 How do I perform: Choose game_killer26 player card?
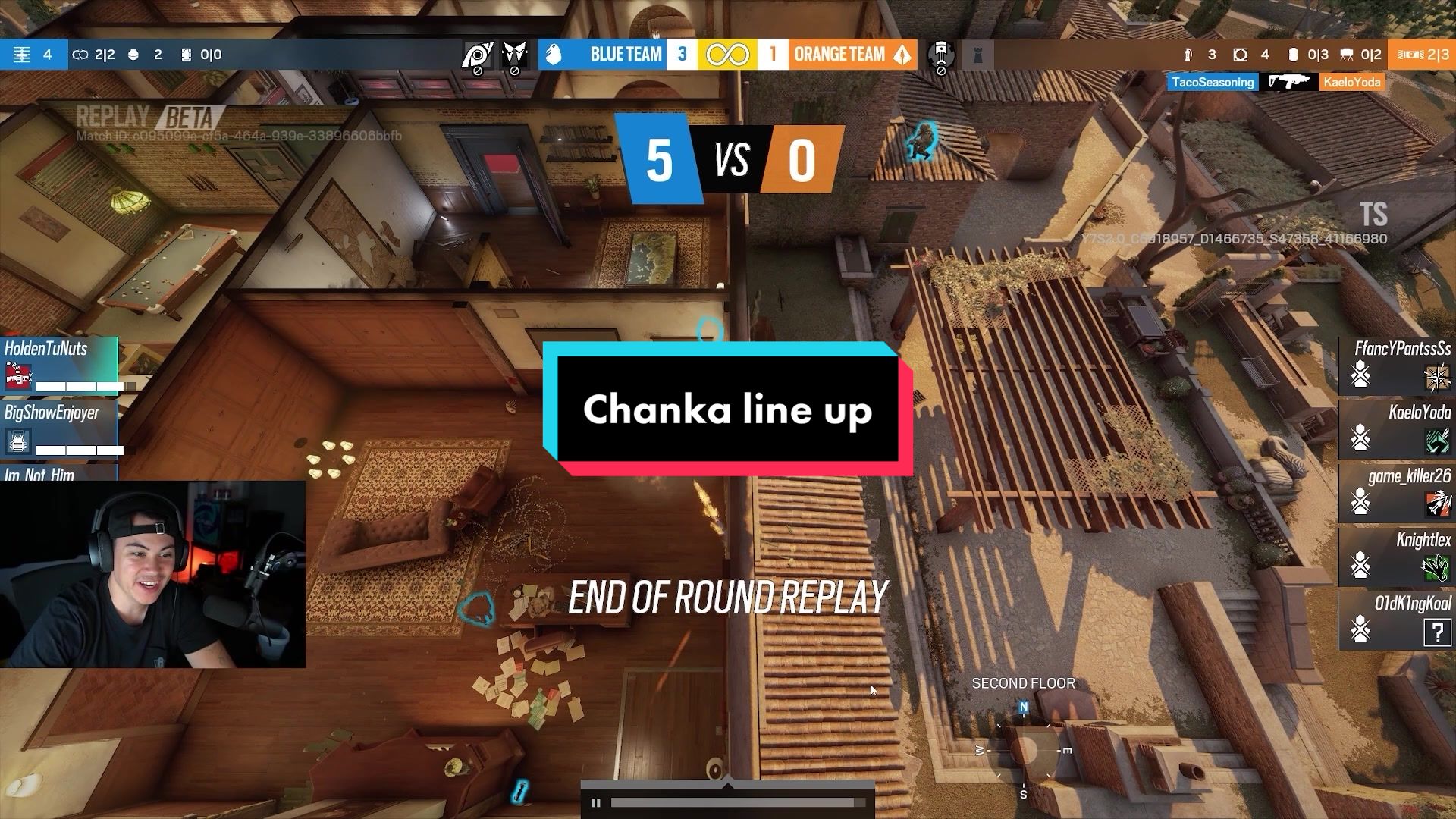pyautogui.click(x=1396, y=492)
